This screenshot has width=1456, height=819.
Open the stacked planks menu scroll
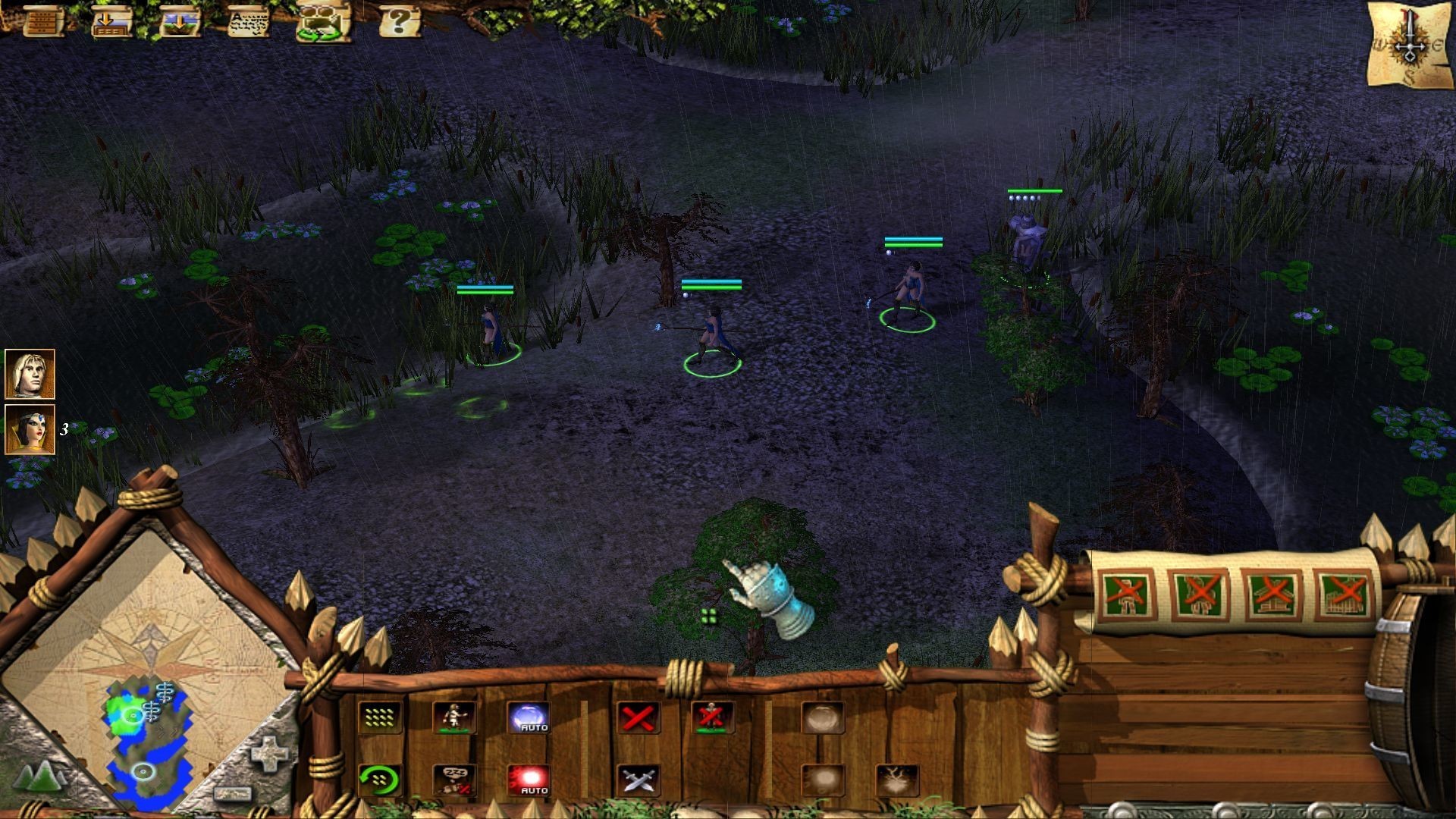coord(43,21)
